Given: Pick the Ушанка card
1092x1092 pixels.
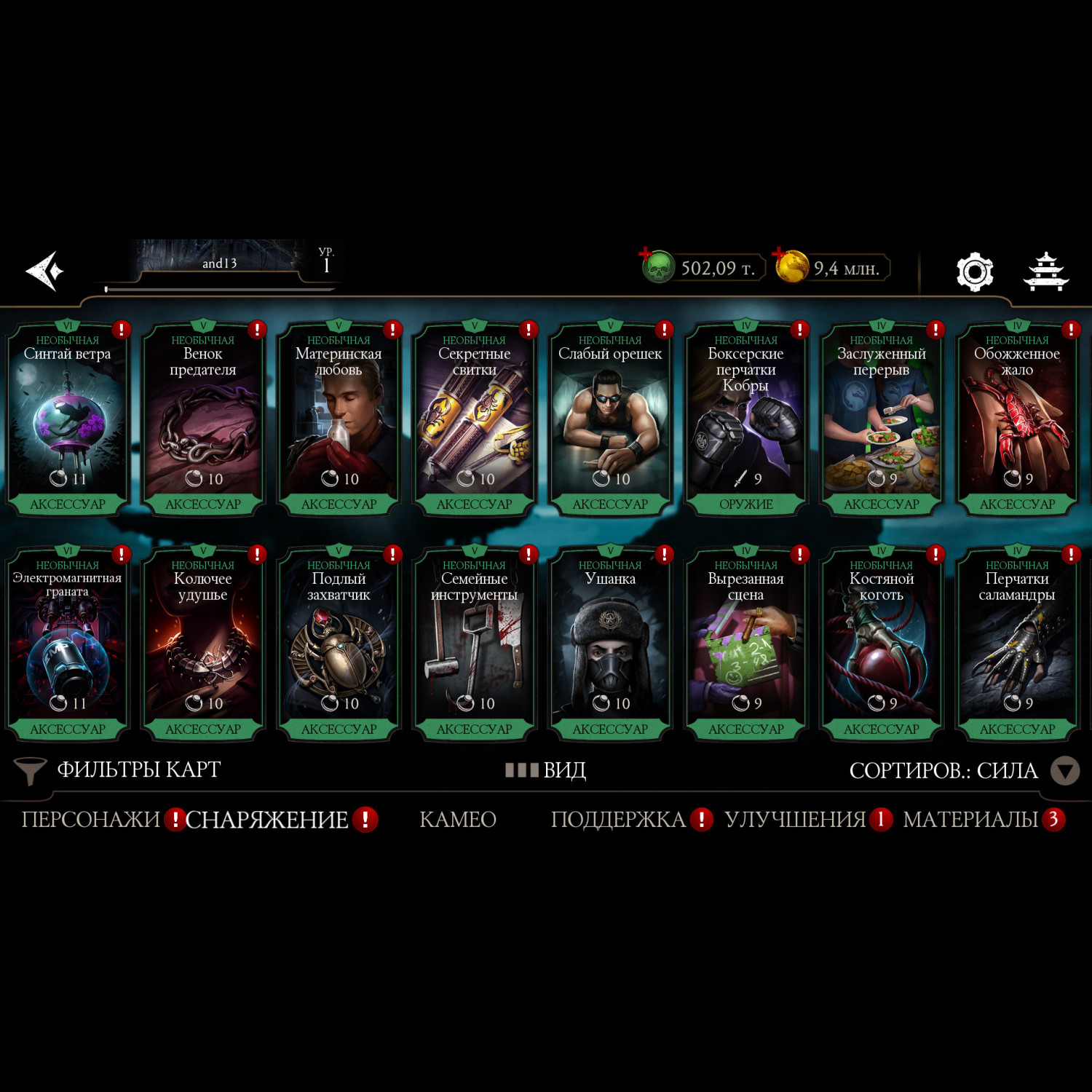Looking at the screenshot, I should [610, 644].
